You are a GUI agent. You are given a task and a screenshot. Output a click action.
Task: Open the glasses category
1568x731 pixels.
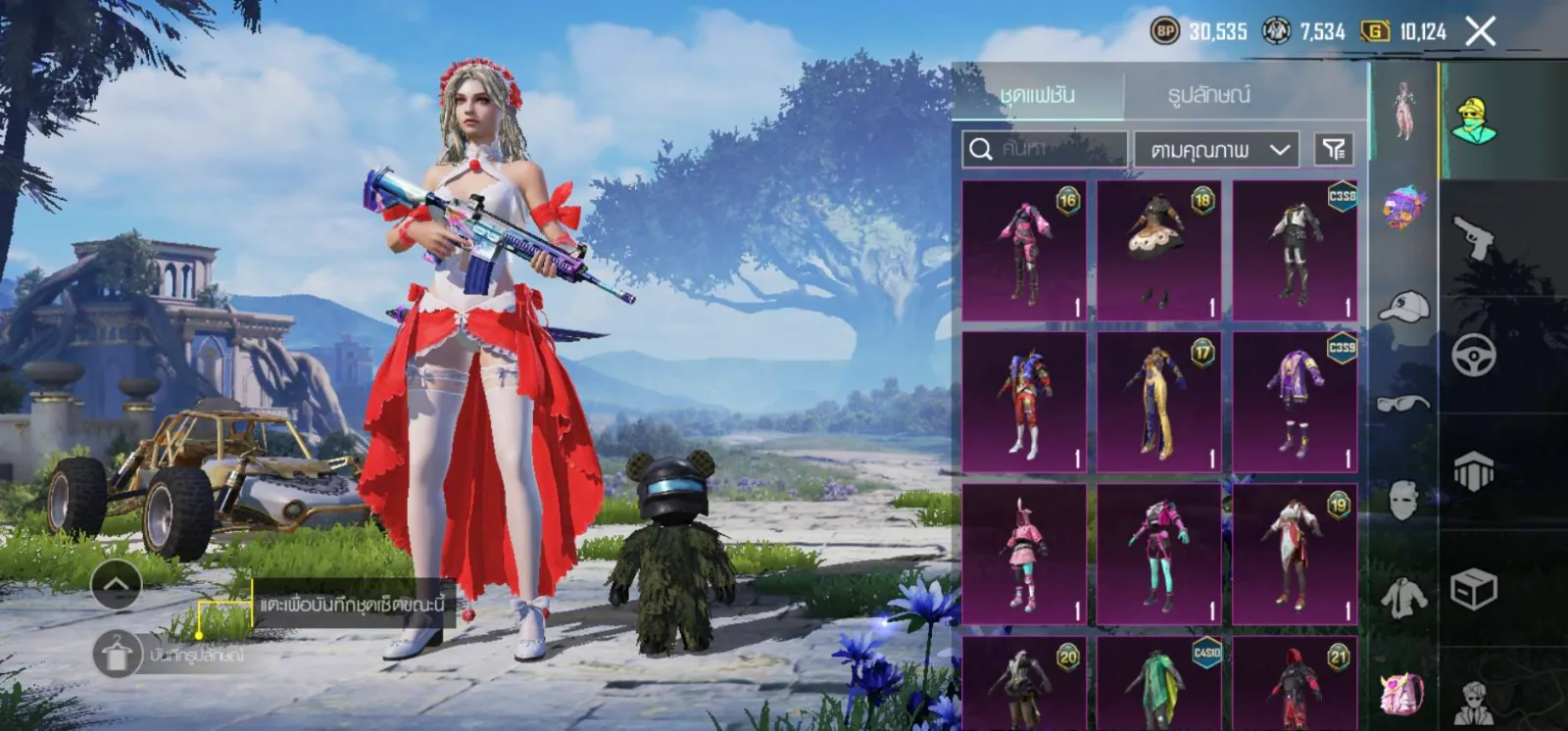(1403, 403)
